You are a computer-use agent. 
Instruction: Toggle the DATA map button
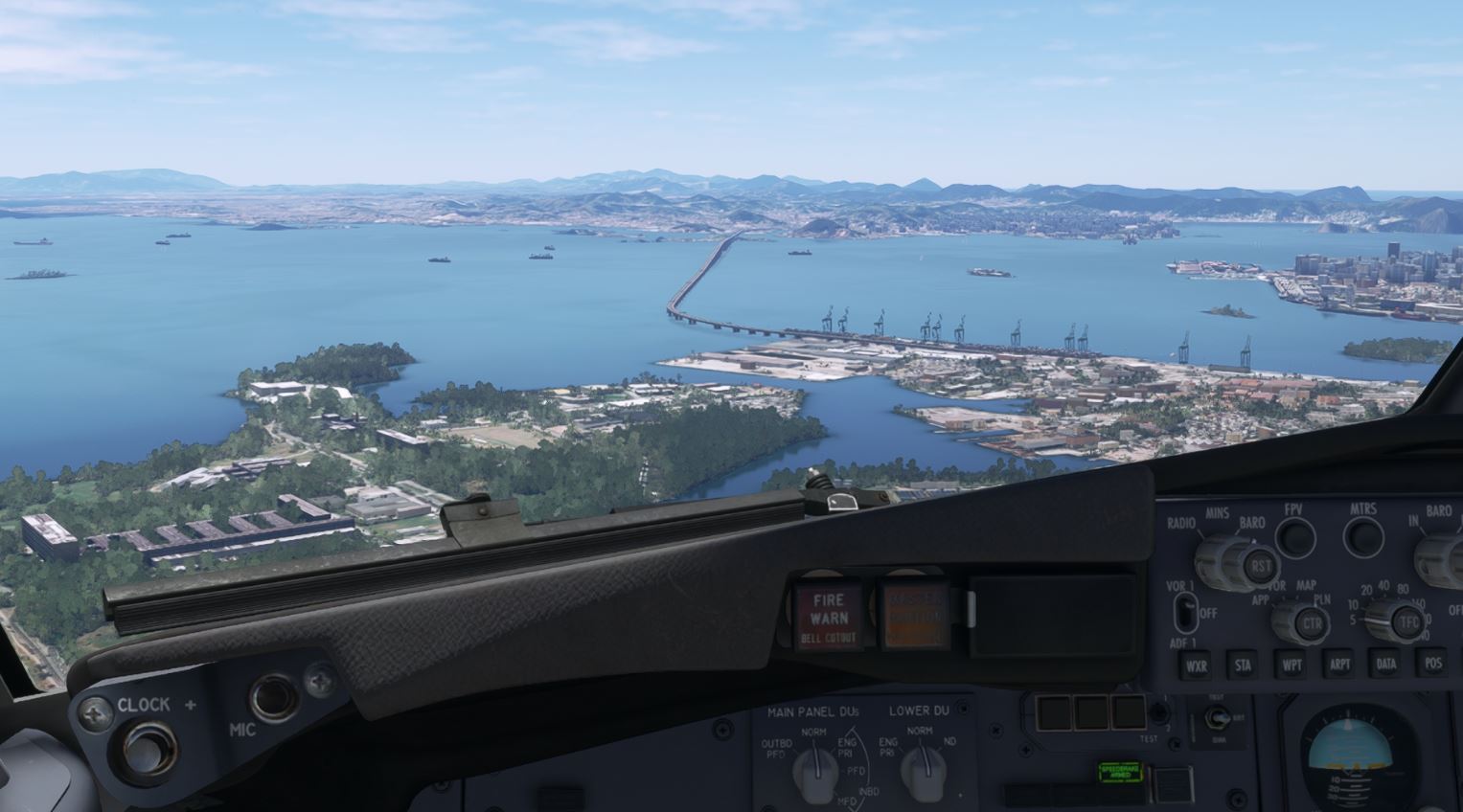(1385, 664)
